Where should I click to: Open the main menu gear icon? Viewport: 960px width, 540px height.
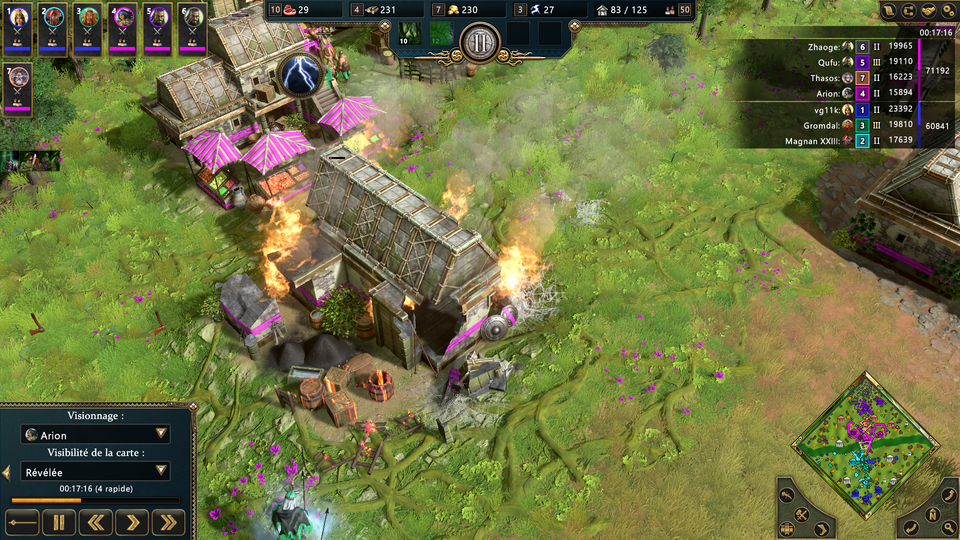click(x=947, y=10)
